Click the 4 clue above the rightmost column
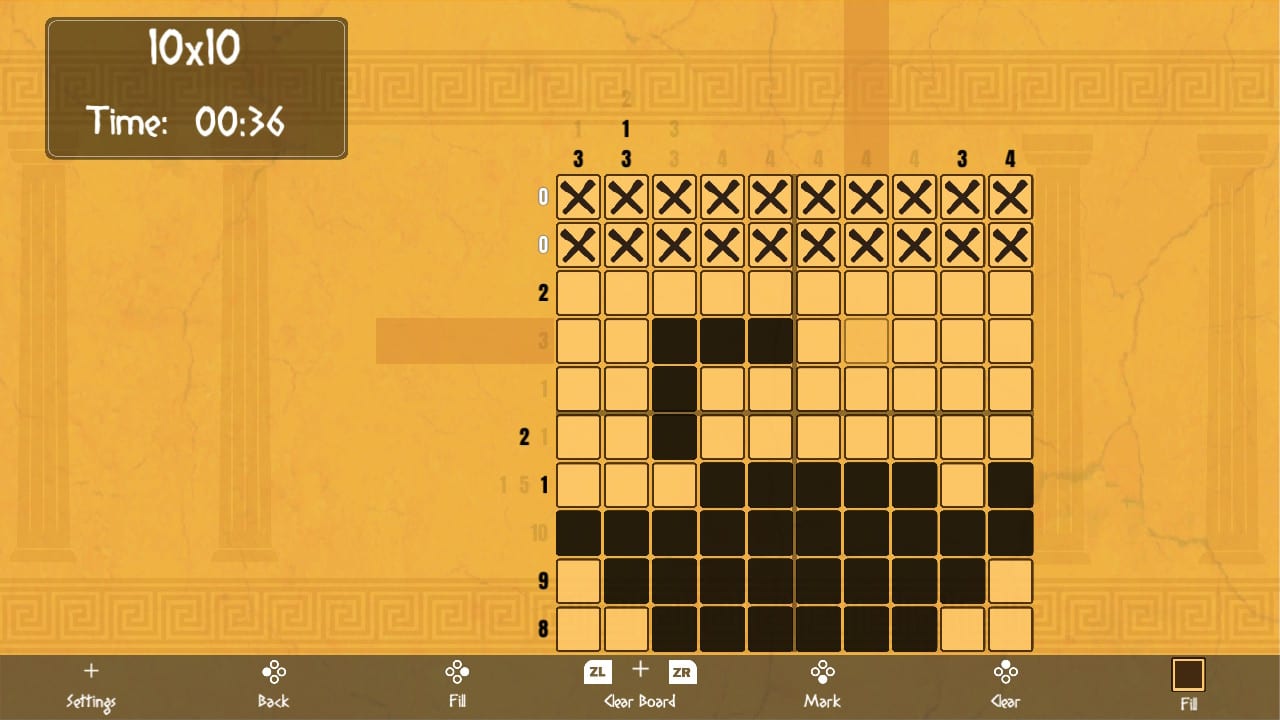Screen dimensions: 1280x720 1010,158
